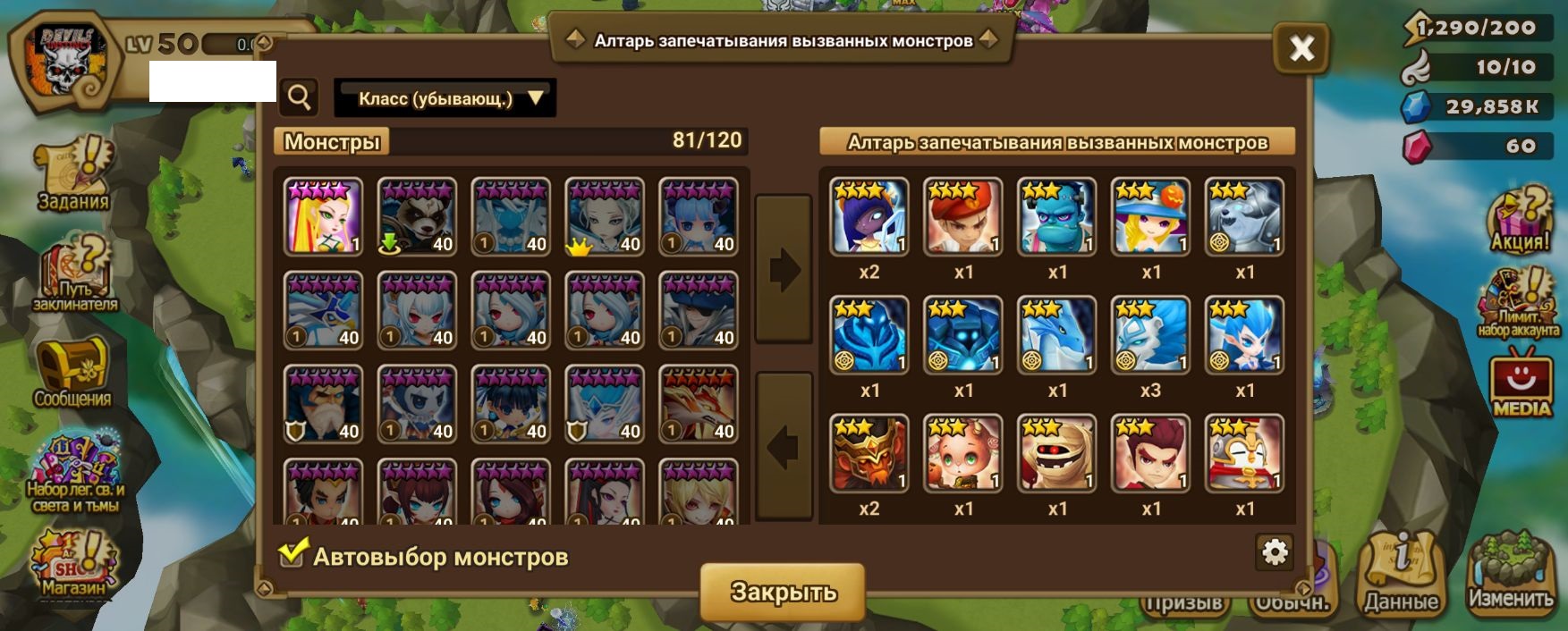
Task: Open the Задания quest scroll
Action: [x=73, y=174]
